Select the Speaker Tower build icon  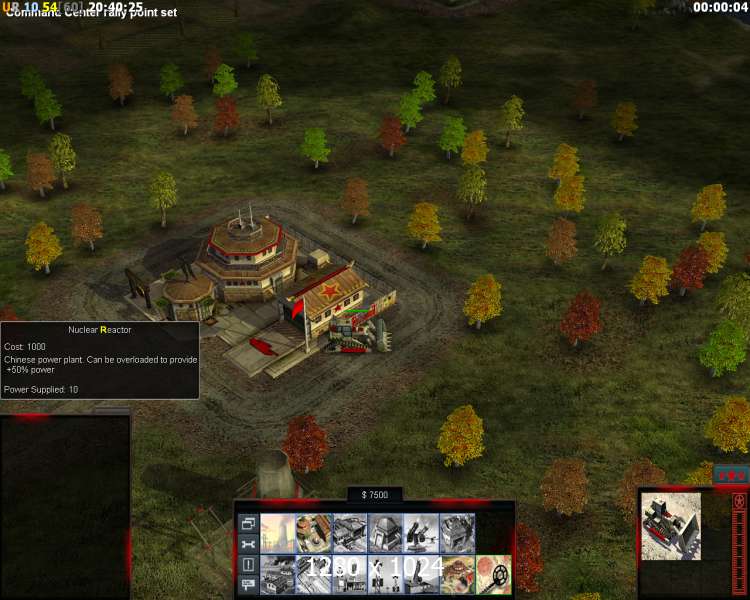tap(385, 575)
